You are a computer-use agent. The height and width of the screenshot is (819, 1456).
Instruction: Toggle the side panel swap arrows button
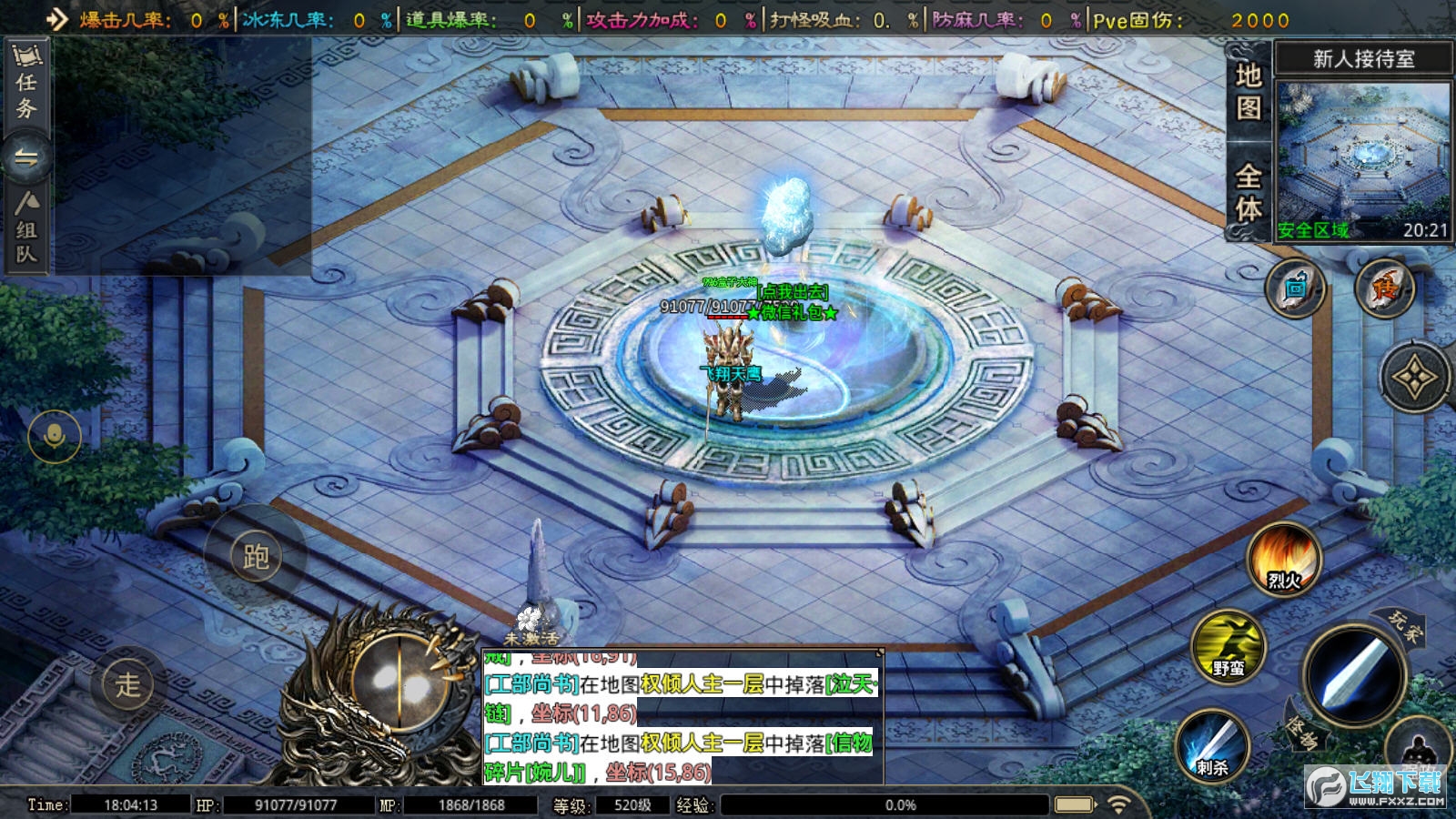click(26, 159)
